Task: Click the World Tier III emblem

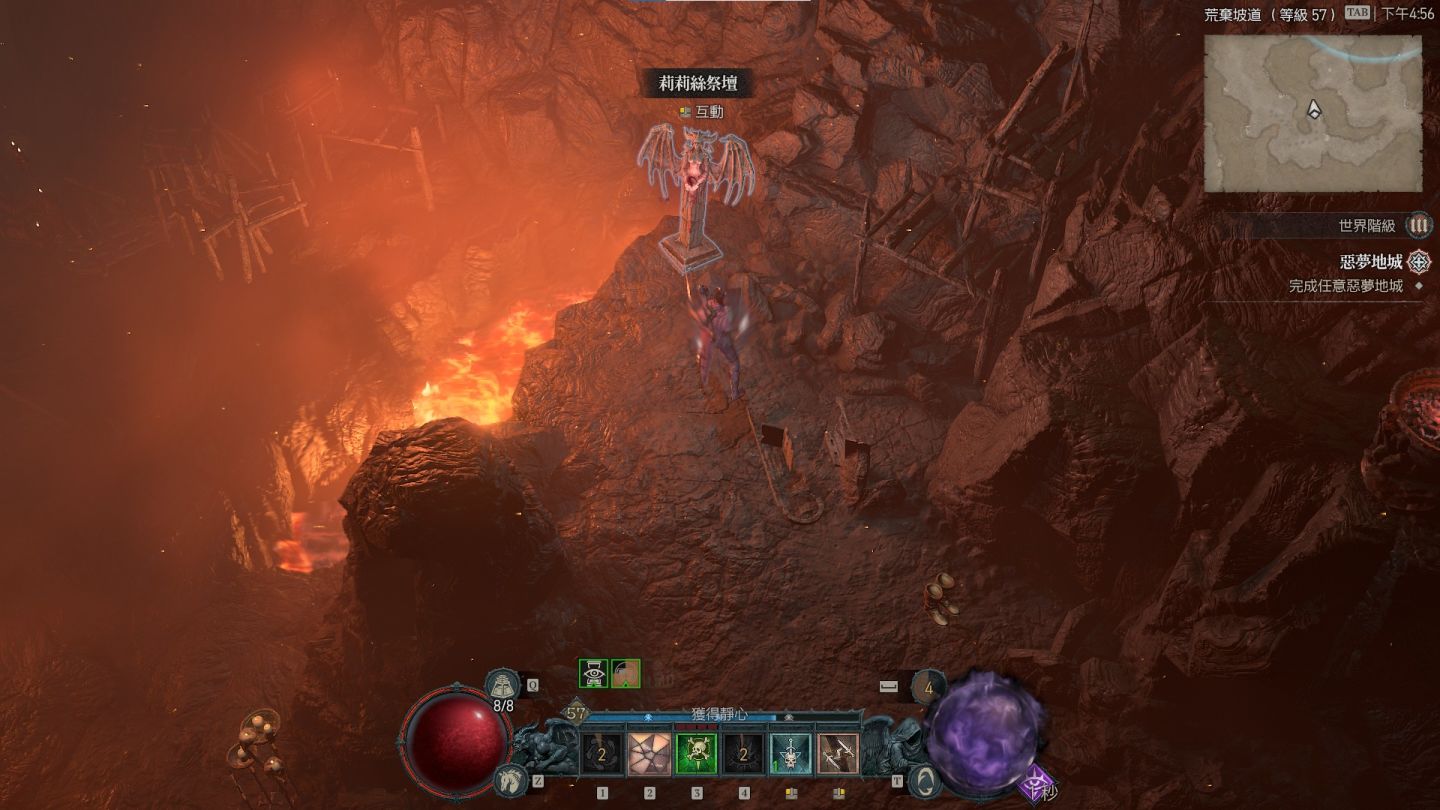Action: [x=1418, y=226]
